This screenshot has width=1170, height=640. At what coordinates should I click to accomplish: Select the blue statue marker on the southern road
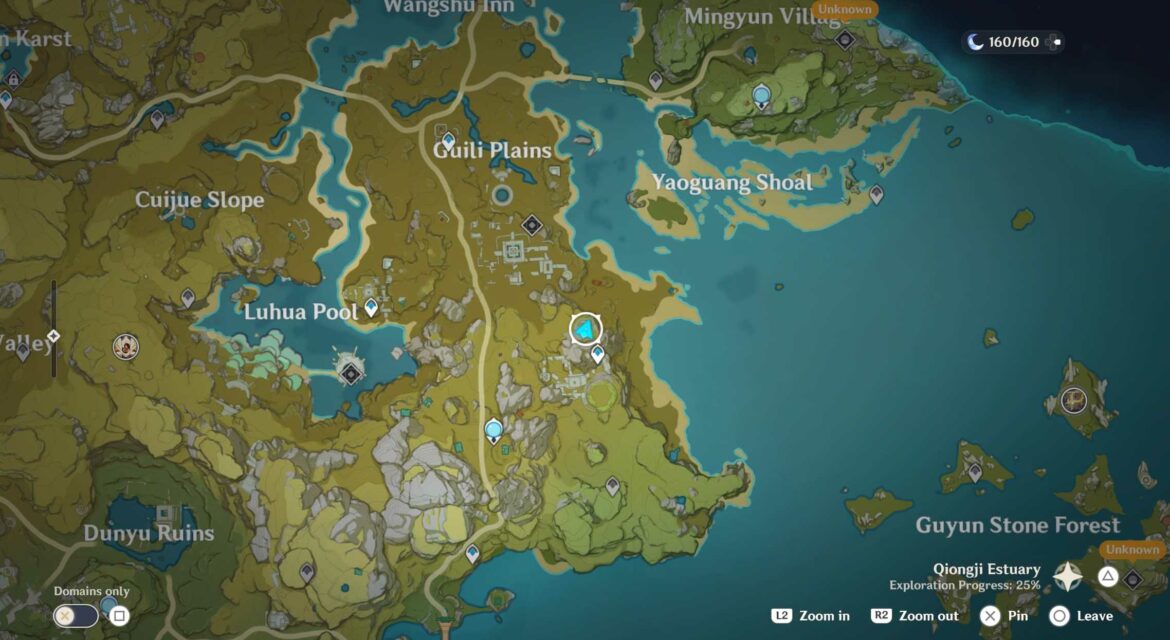coord(493,431)
